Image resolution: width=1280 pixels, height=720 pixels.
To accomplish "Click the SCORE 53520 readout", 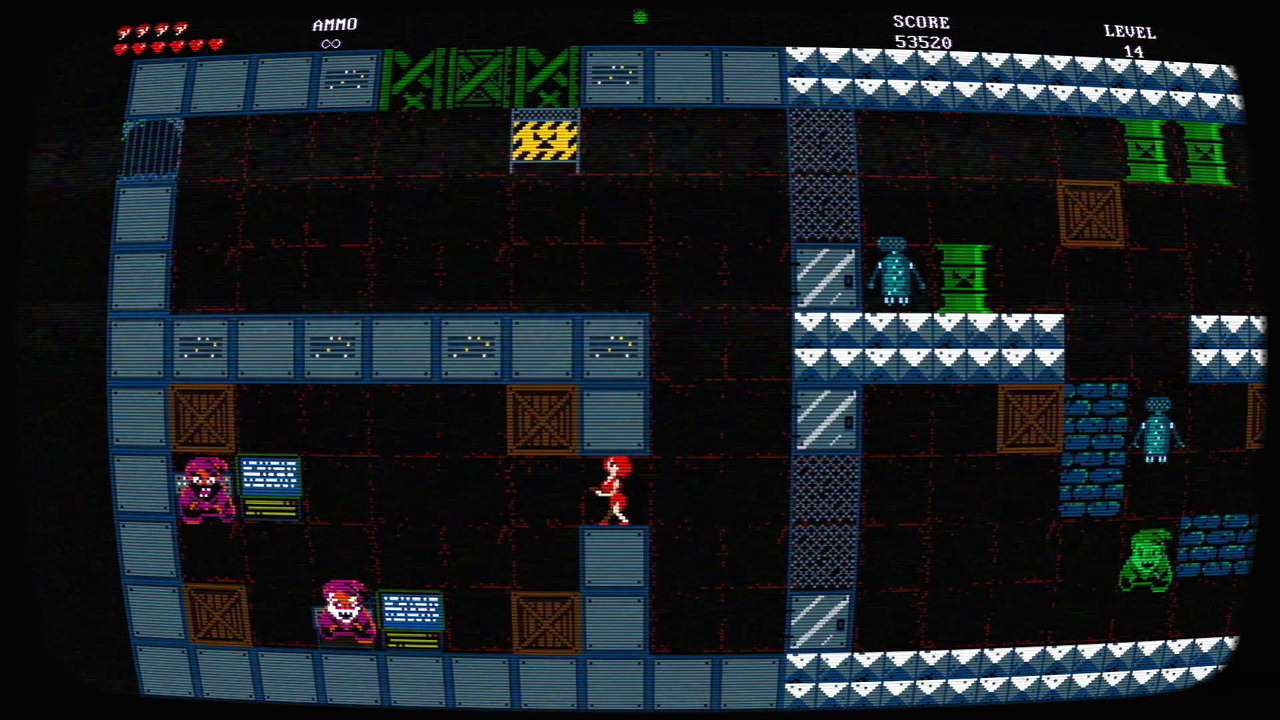I will [920, 30].
